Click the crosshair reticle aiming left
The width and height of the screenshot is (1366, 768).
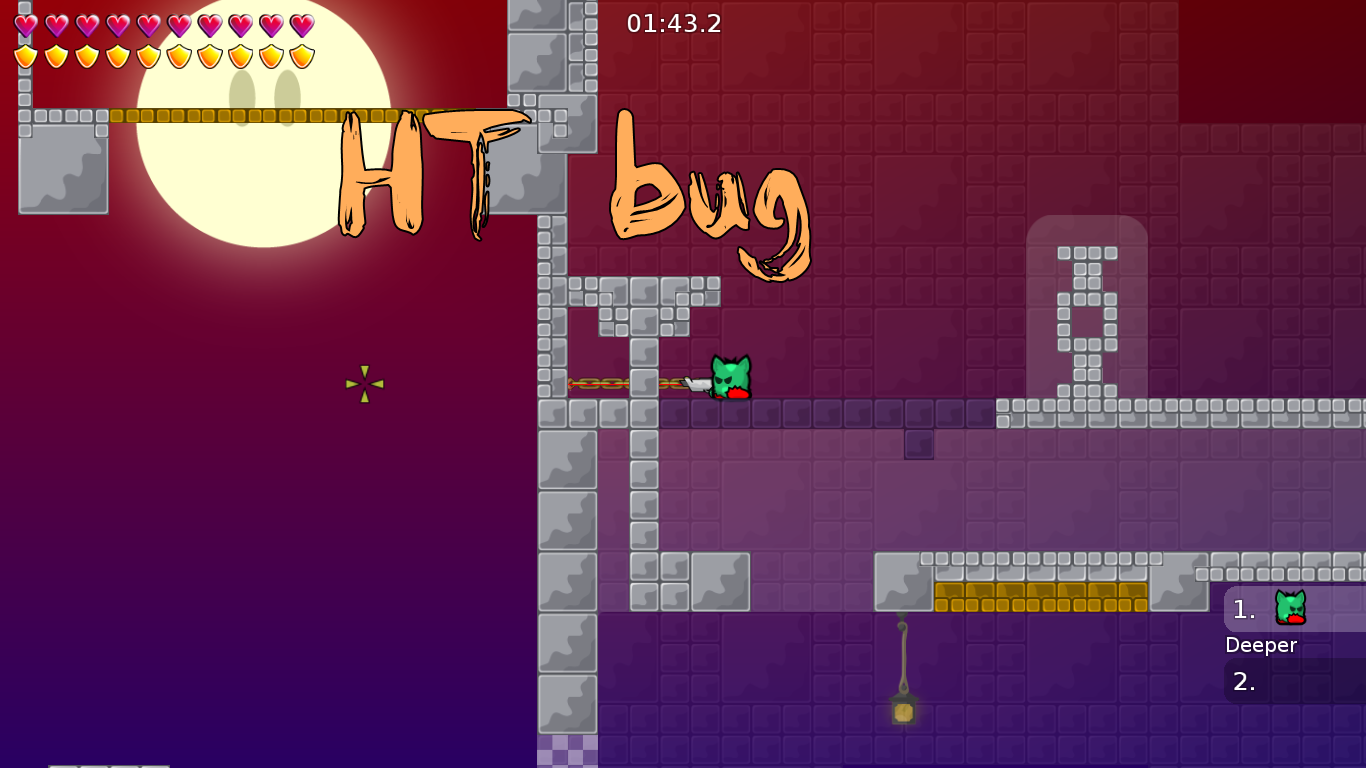(364, 384)
